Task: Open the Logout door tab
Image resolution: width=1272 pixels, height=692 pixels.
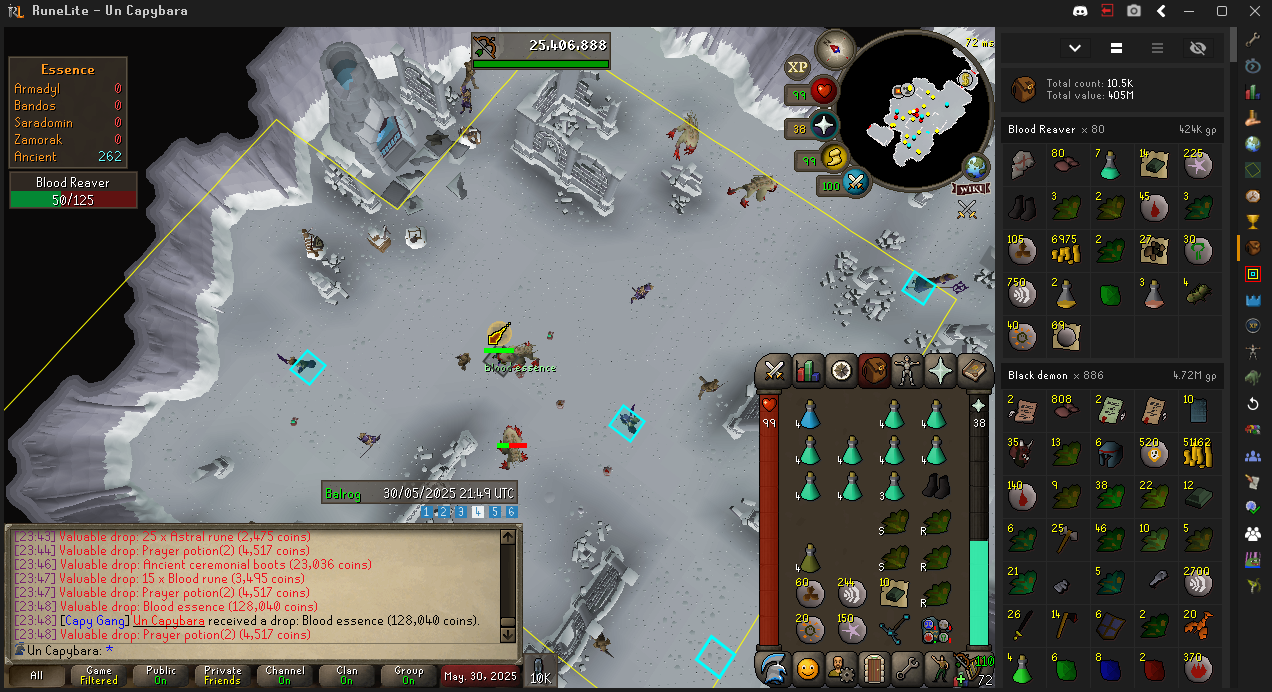Action: pos(874,666)
